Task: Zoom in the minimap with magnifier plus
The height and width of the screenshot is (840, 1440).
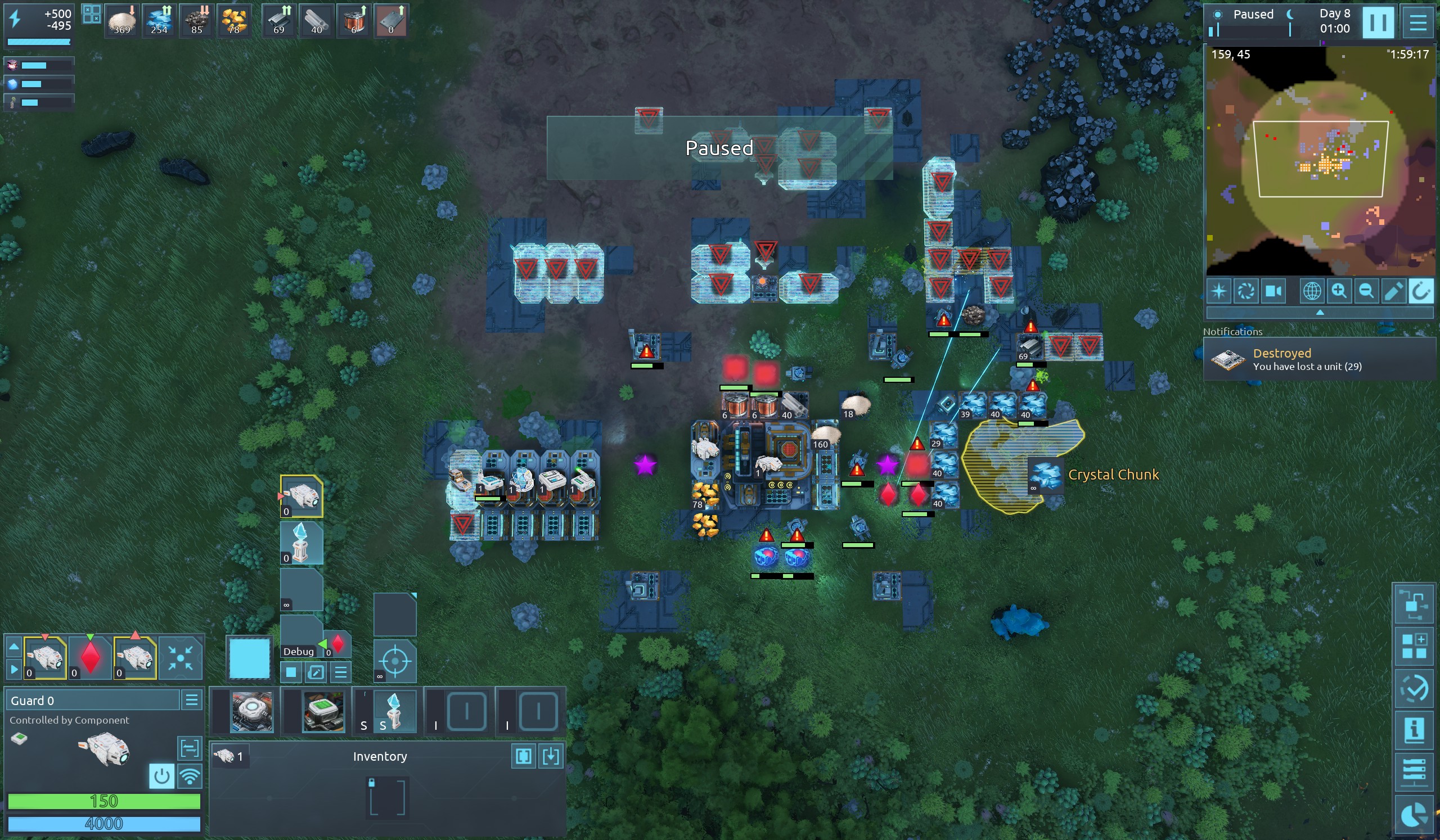Action: [1339, 291]
